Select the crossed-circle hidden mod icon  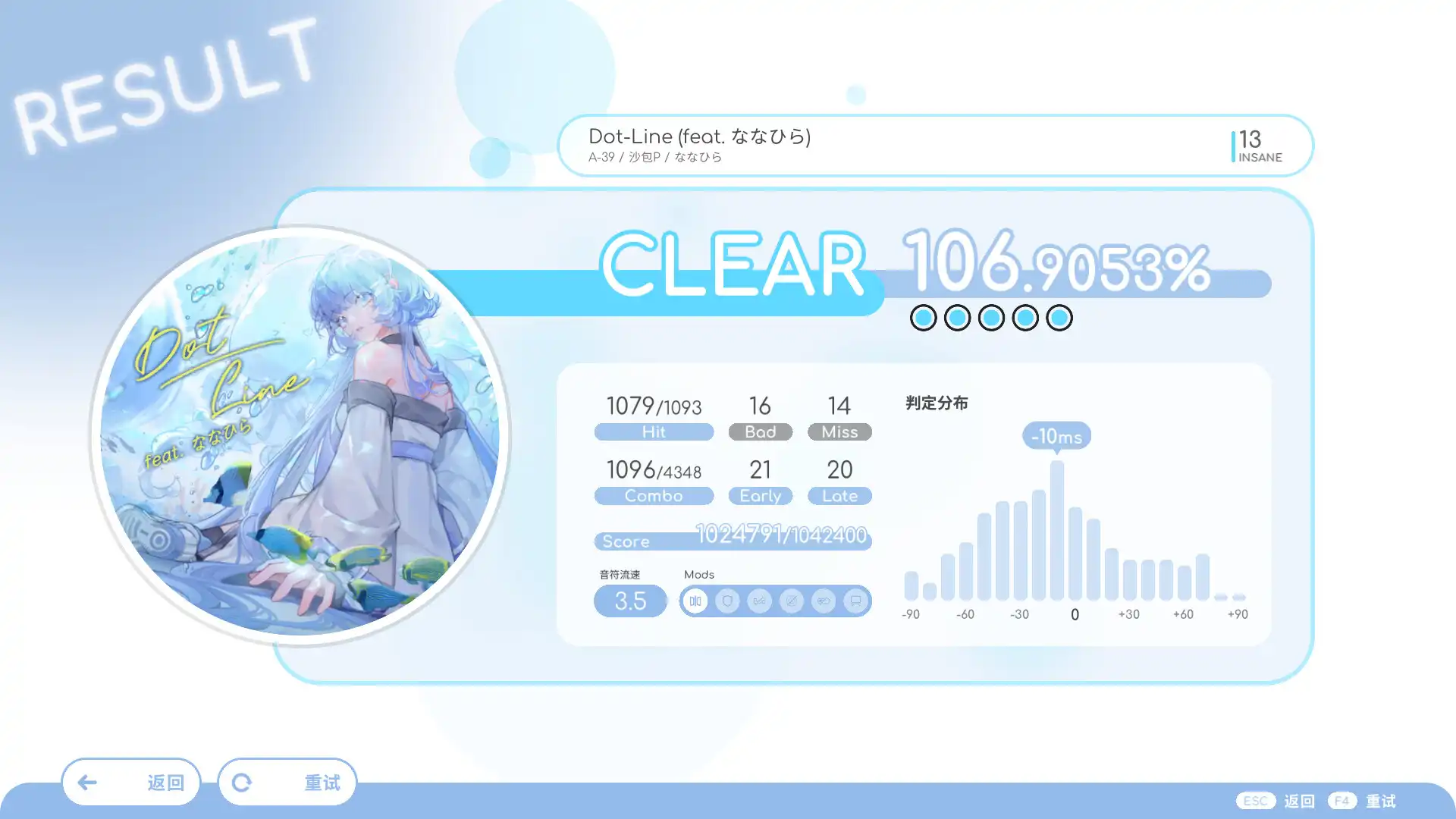(792, 601)
